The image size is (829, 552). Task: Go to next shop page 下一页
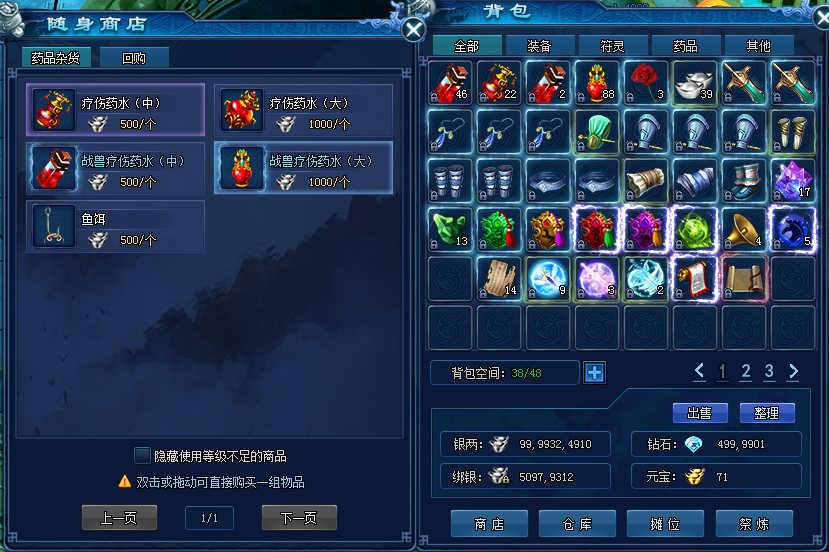pos(299,518)
